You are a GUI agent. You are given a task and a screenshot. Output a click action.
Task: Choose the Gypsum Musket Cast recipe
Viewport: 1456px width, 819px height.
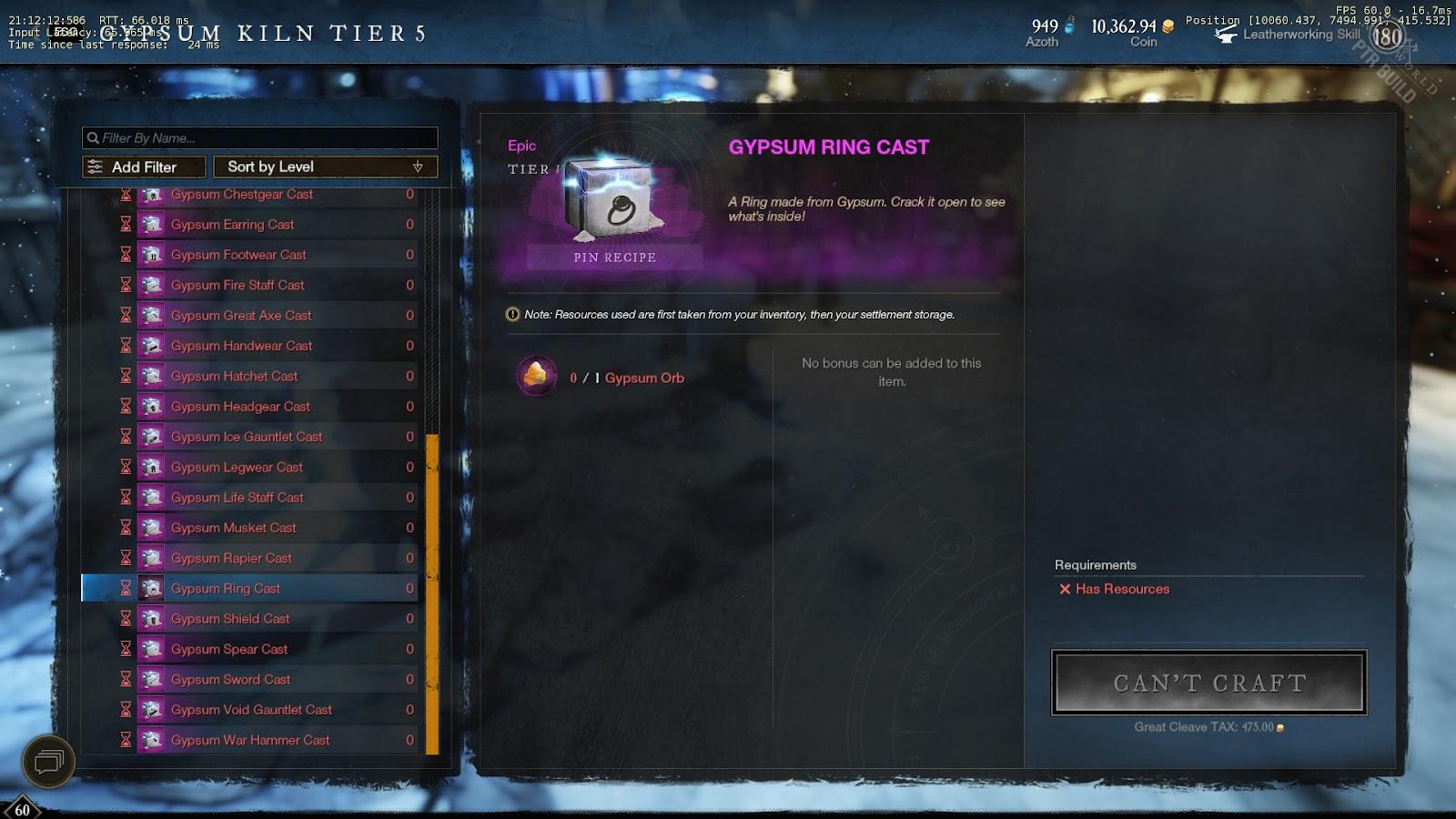(234, 528)
